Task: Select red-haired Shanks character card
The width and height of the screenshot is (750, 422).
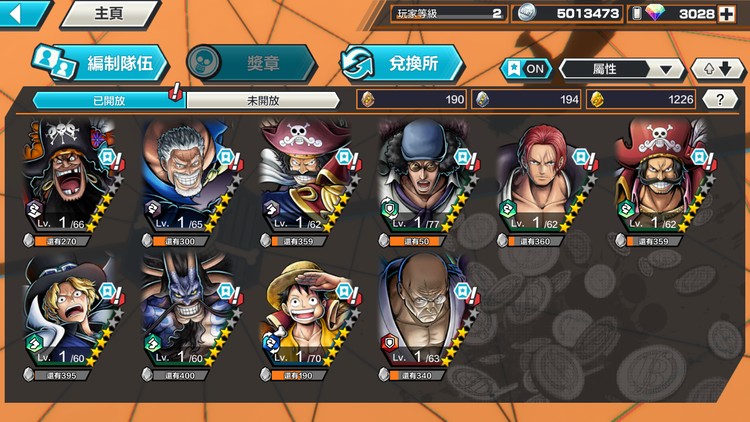Action: click(539, 182)
